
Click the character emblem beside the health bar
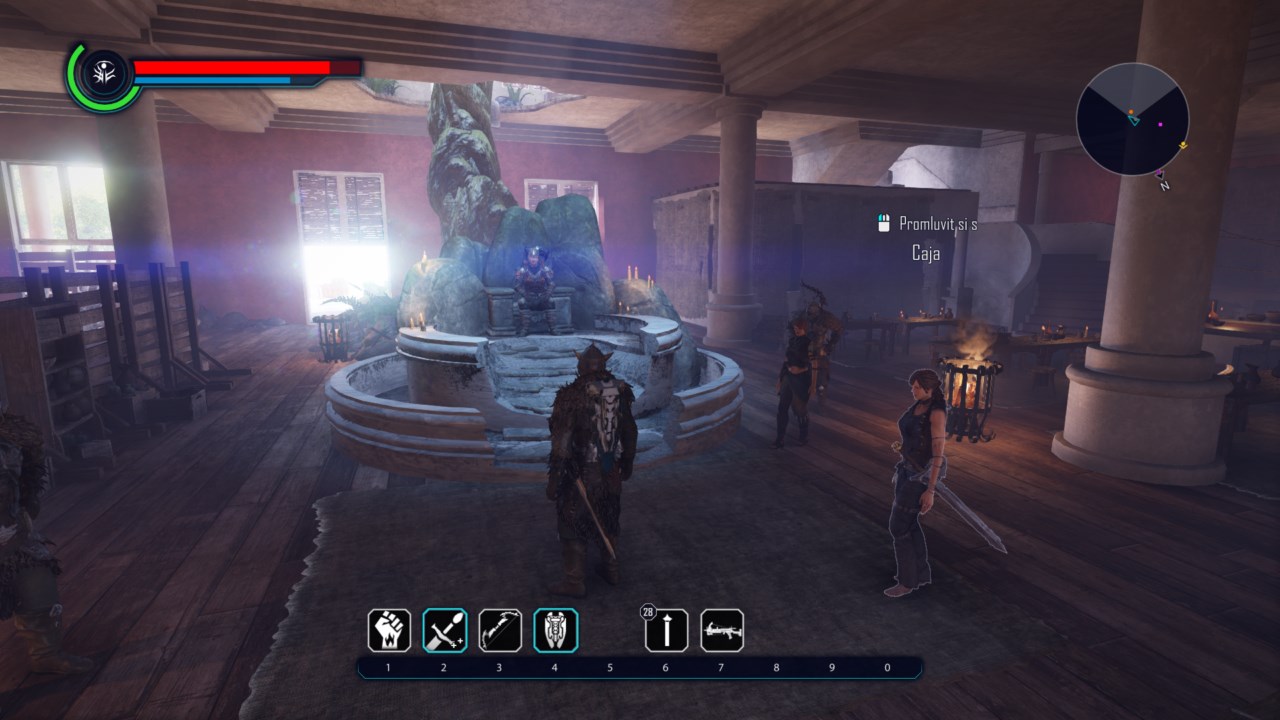point(102,74)
